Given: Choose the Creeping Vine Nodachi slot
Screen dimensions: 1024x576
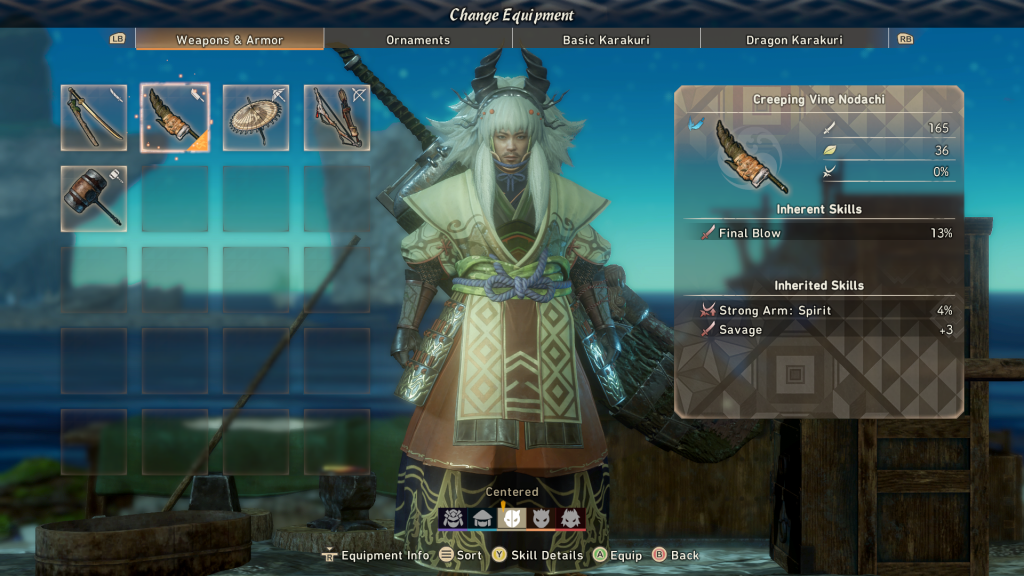Looking at the screenshot, I should coord(175,117).
